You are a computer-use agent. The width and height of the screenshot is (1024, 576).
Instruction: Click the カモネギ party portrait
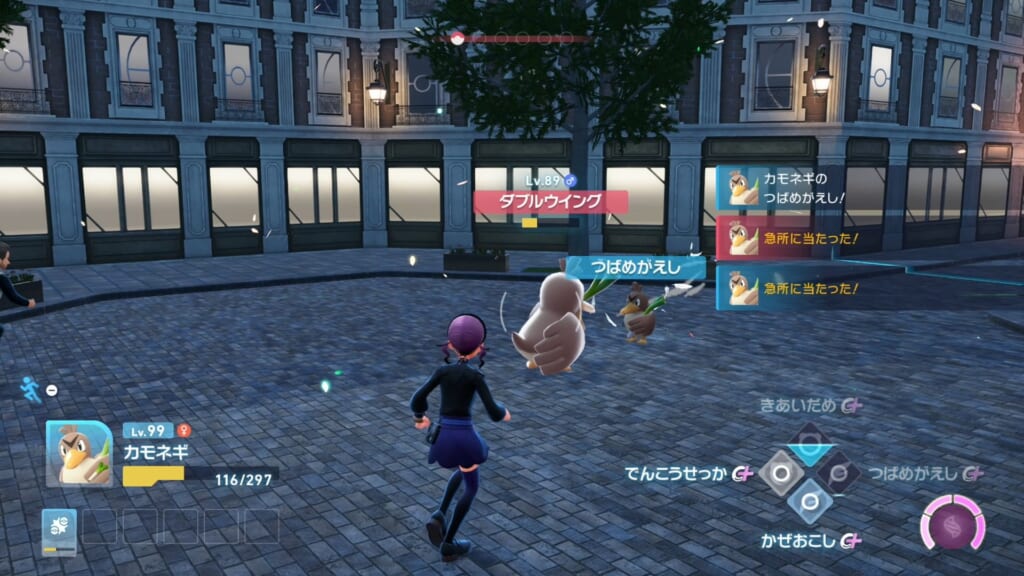point(79,454)
